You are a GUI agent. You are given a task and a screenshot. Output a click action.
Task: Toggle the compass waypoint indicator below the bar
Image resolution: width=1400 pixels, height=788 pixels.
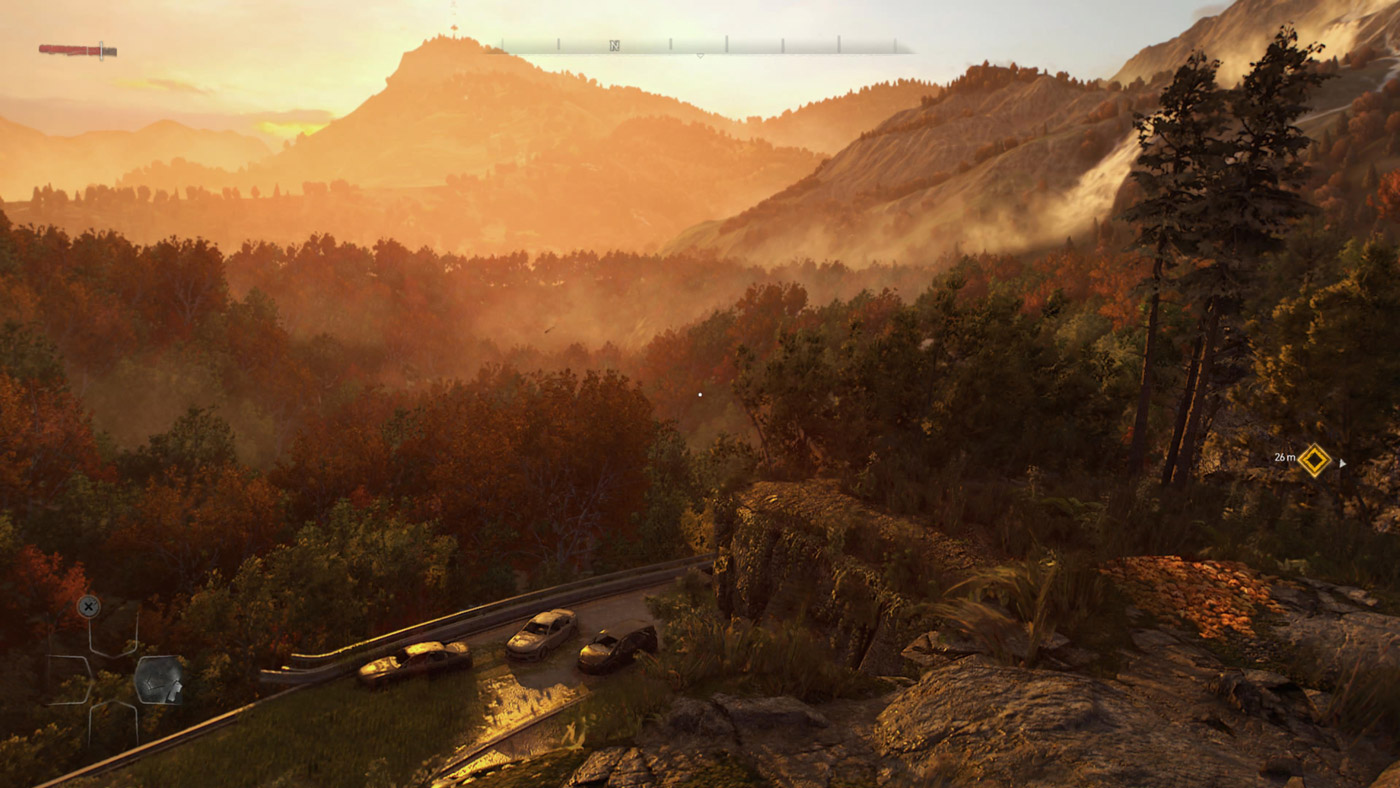700,56
